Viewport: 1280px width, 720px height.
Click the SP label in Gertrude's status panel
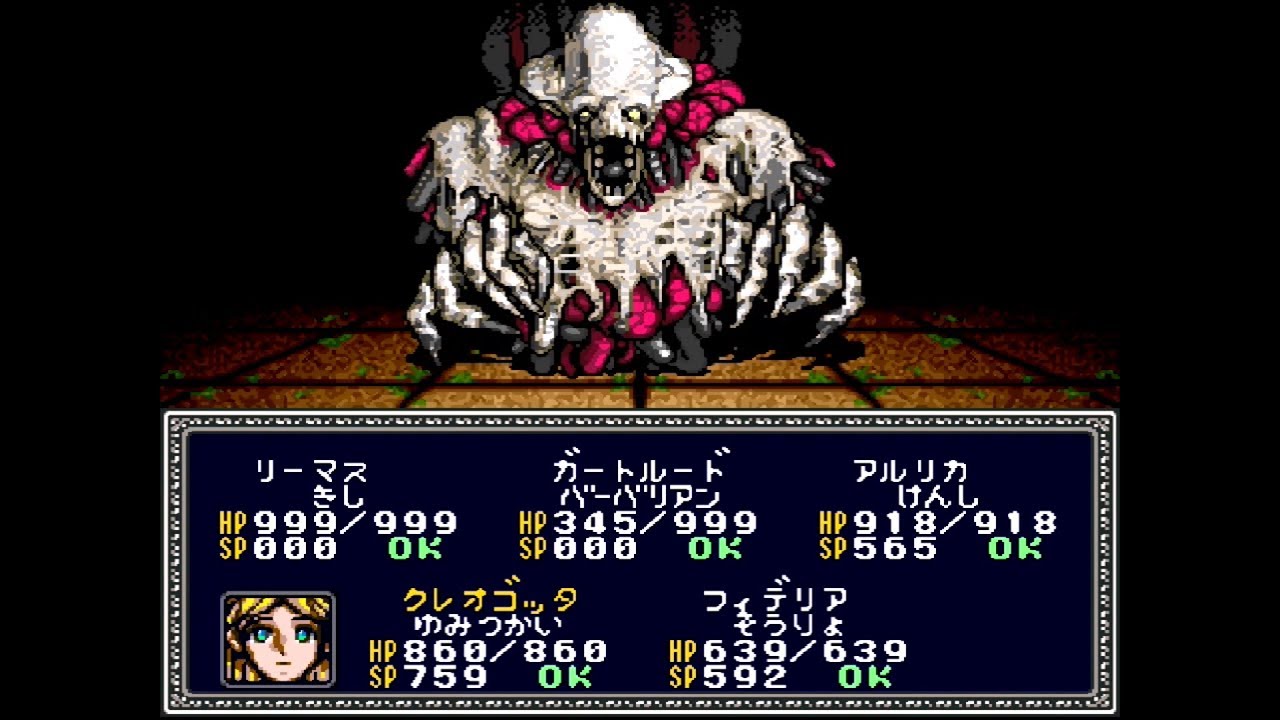pos(530,548)
